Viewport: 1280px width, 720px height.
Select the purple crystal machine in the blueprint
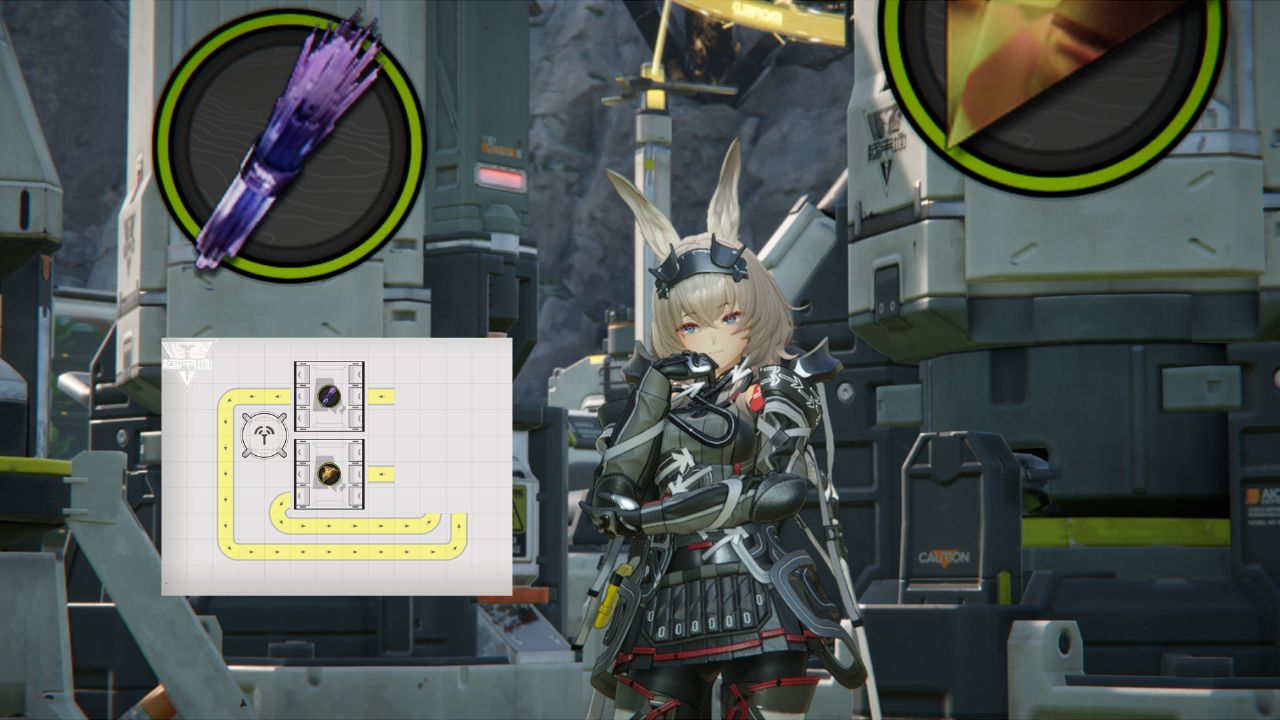[329, 396]
